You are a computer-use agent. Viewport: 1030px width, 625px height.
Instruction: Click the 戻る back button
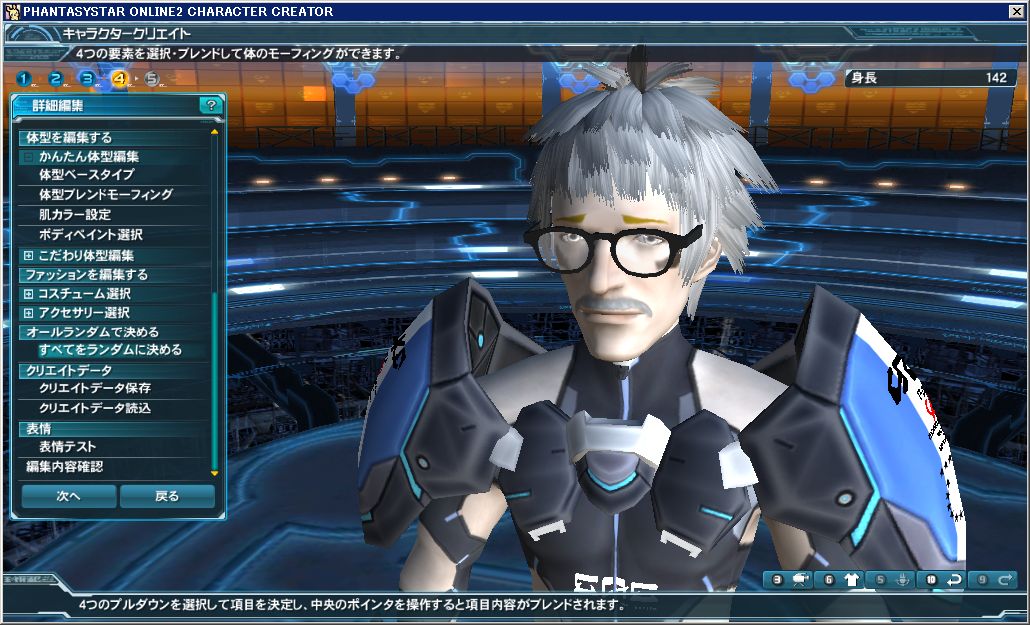pos(167,496)
